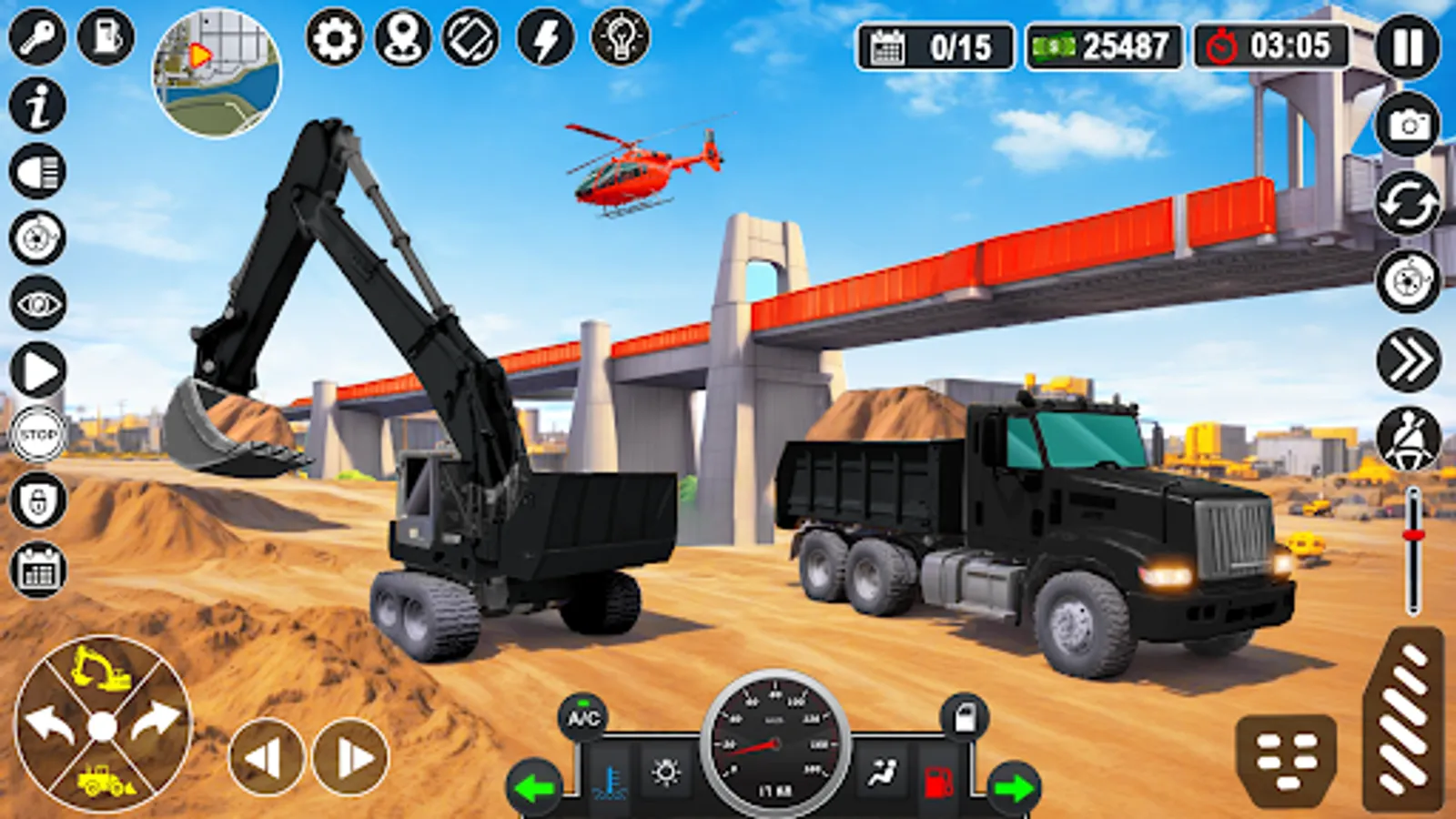1456x819 pixels.
Task: Click the seatbelt icon on the right
Action: click(x=1405, y=440)
